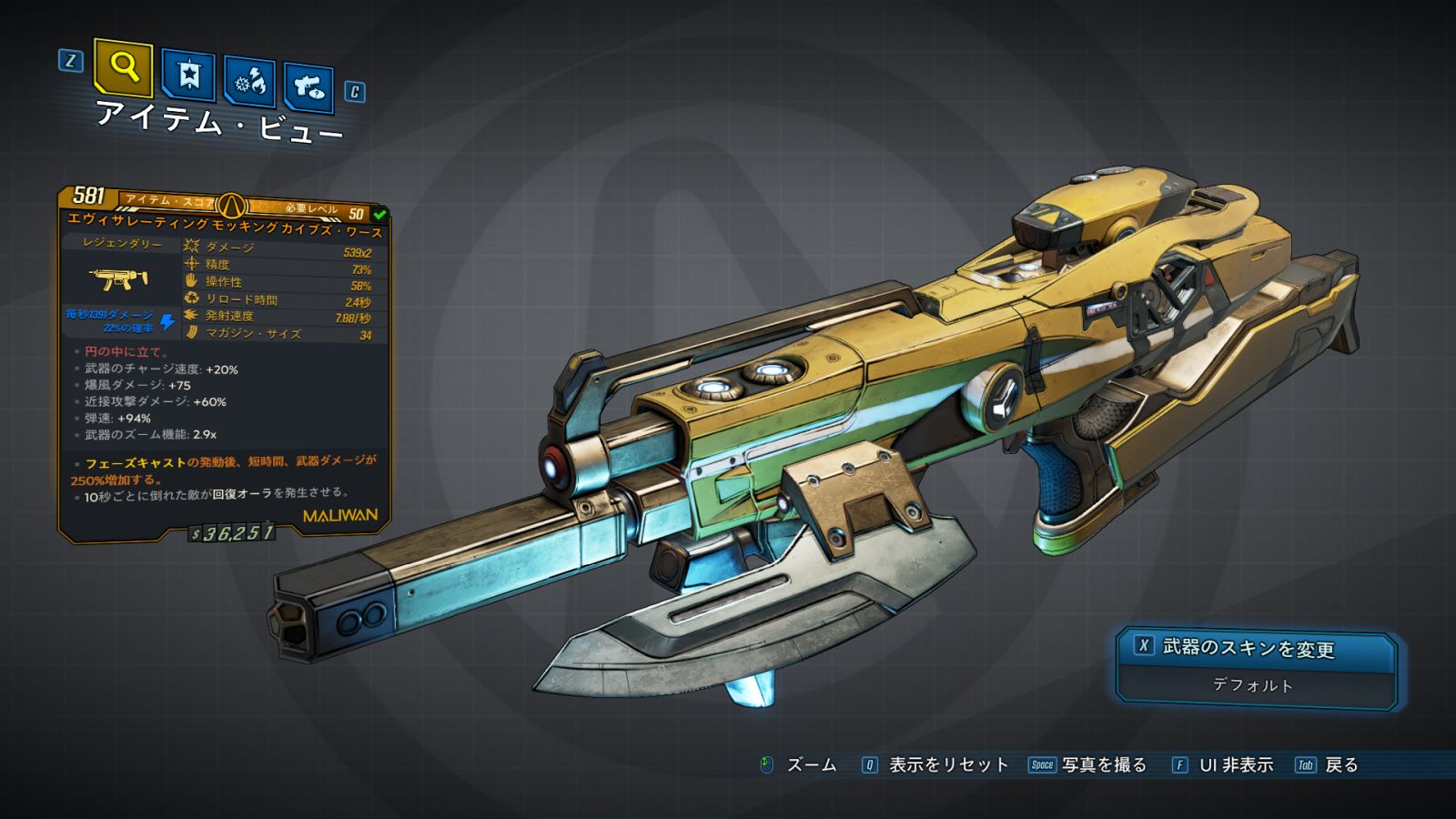
Task: Hide the UI (UI 非表示)
Action: coord(1223,765)
